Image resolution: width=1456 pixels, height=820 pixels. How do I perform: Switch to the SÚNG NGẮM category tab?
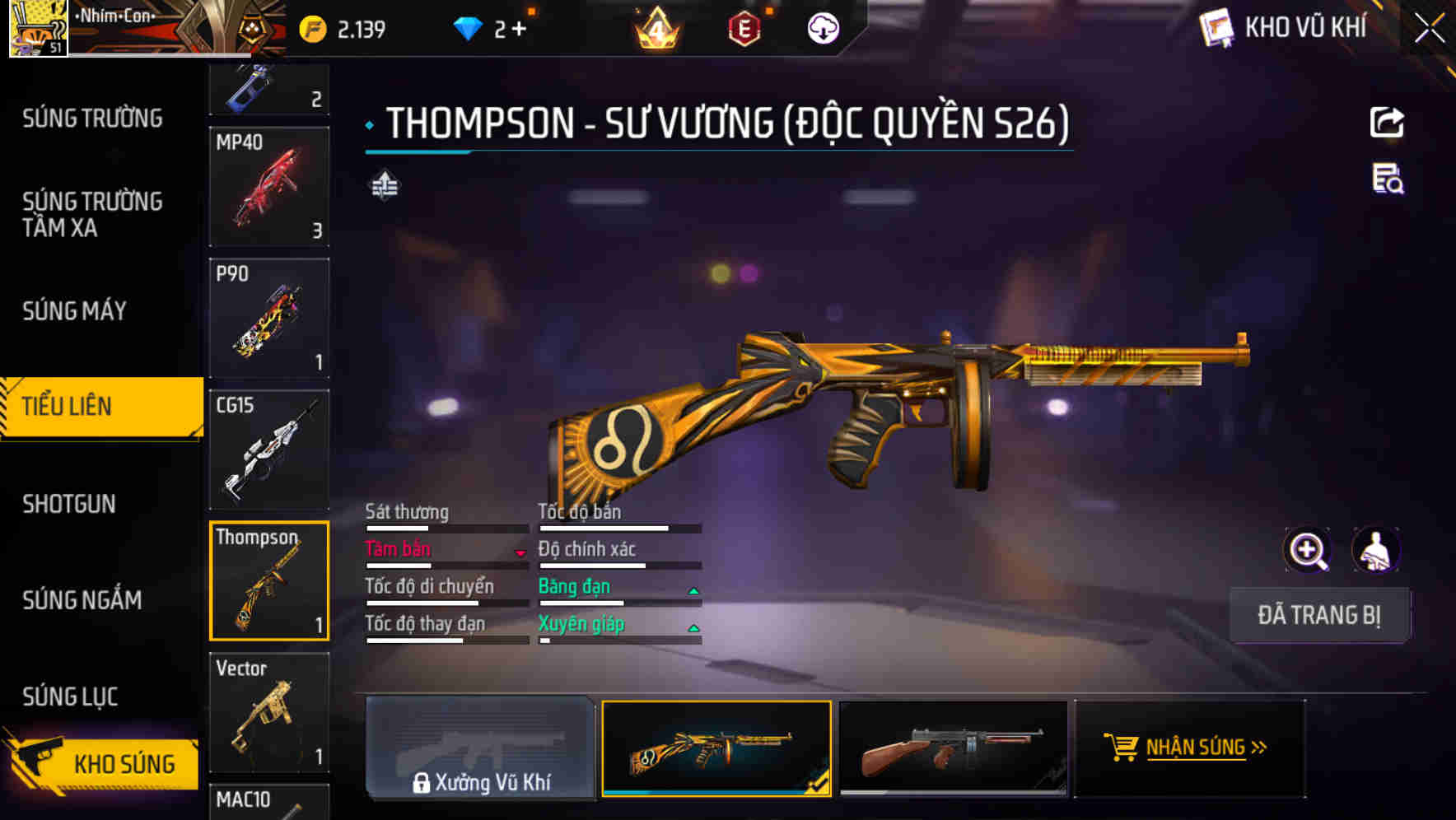82,600
